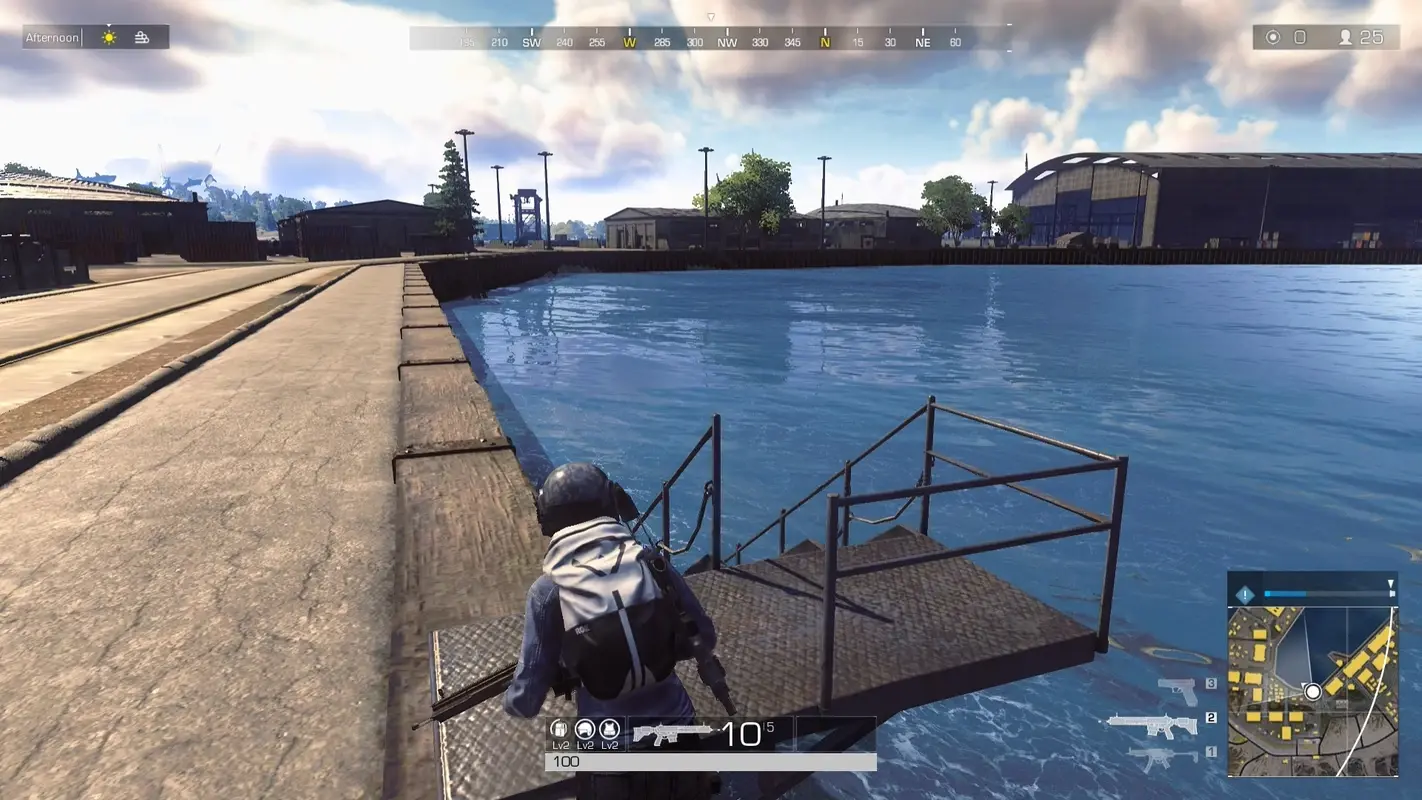Click the player marker on the minimap
This screenshot has height=800, width=1422.
(1311, 690)
